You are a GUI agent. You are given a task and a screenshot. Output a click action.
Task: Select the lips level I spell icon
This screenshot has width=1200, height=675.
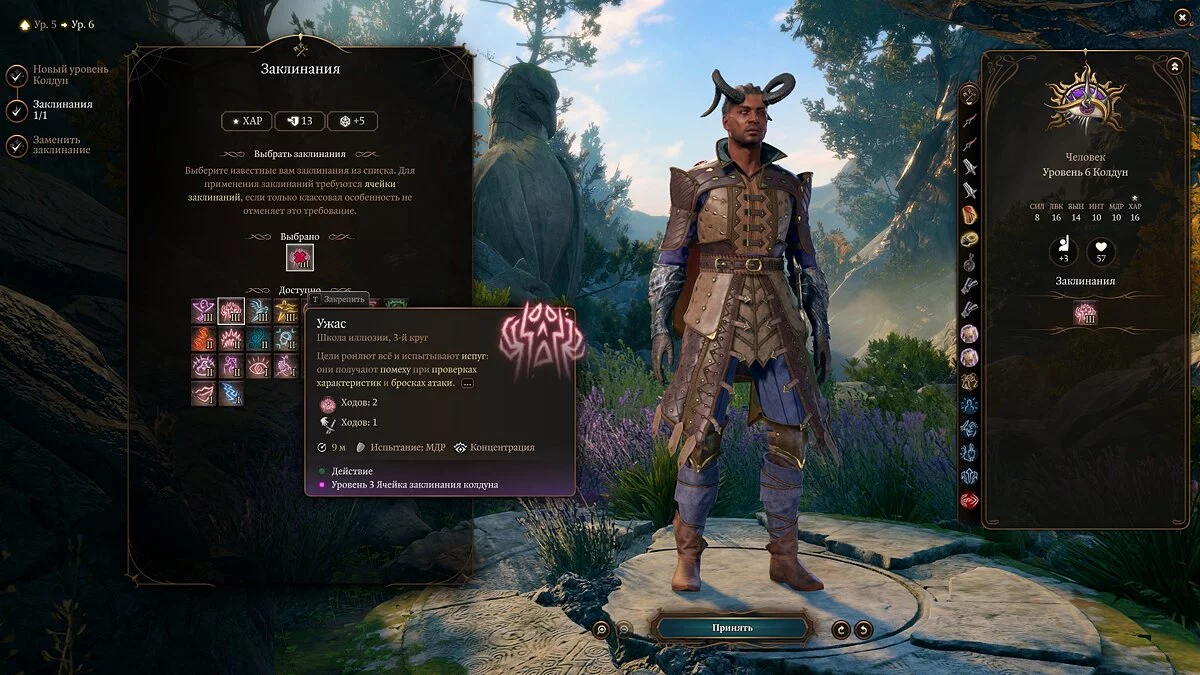coord(204,393)
